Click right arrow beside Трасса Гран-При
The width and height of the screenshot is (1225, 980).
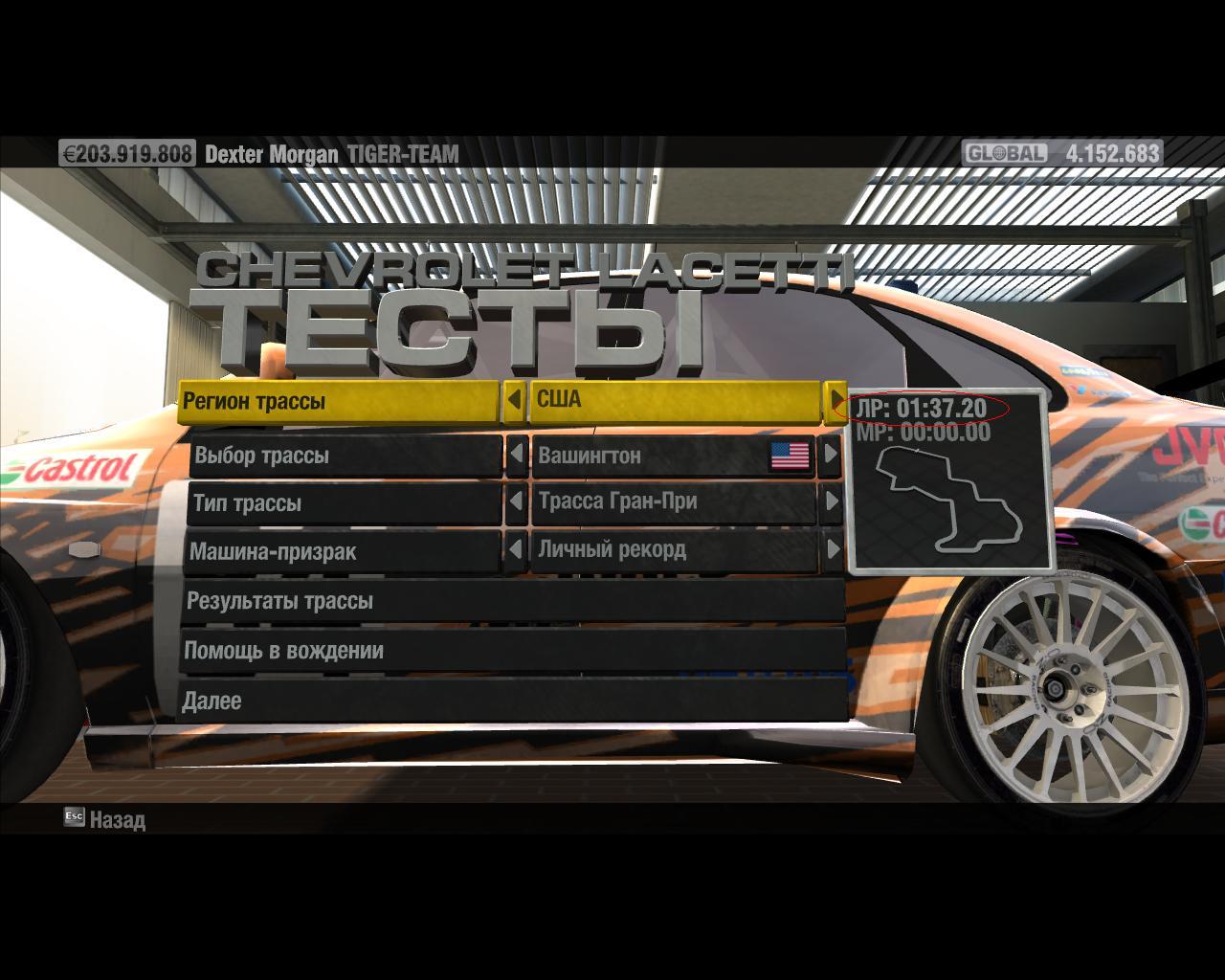[830, 501]
